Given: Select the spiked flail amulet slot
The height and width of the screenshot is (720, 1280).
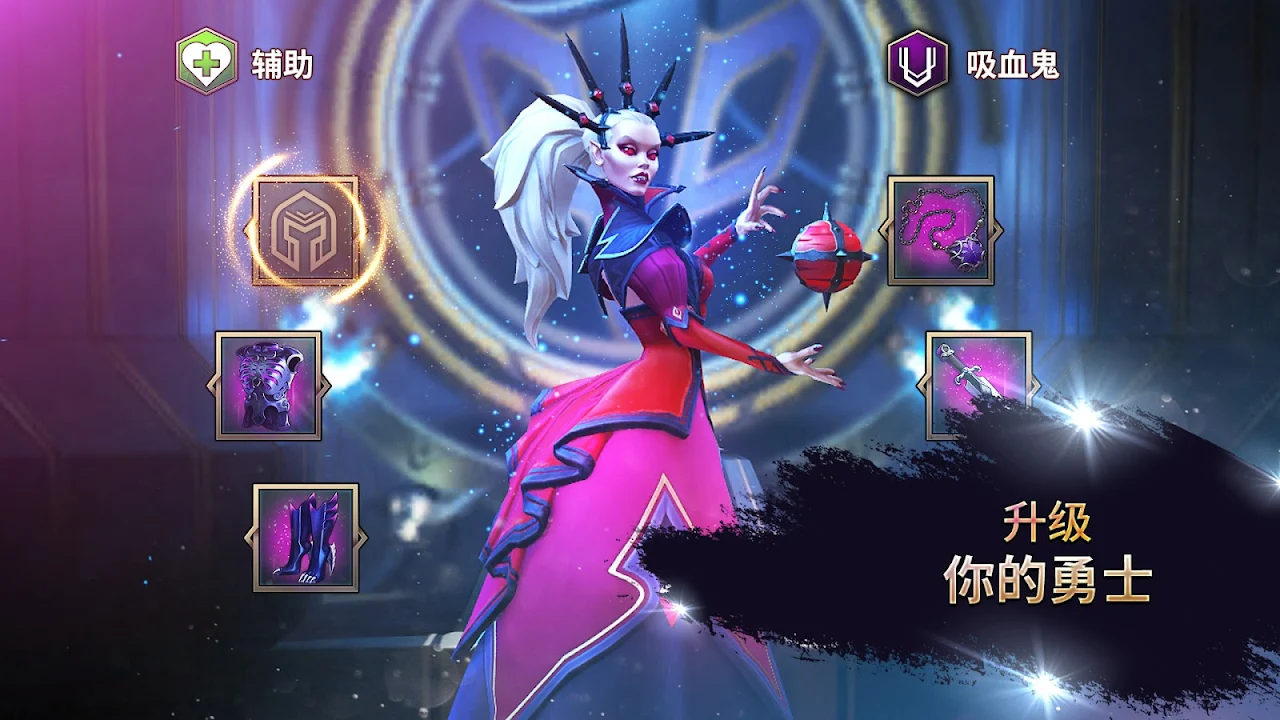Looking at the screenshot, I should tap(940, 231).
